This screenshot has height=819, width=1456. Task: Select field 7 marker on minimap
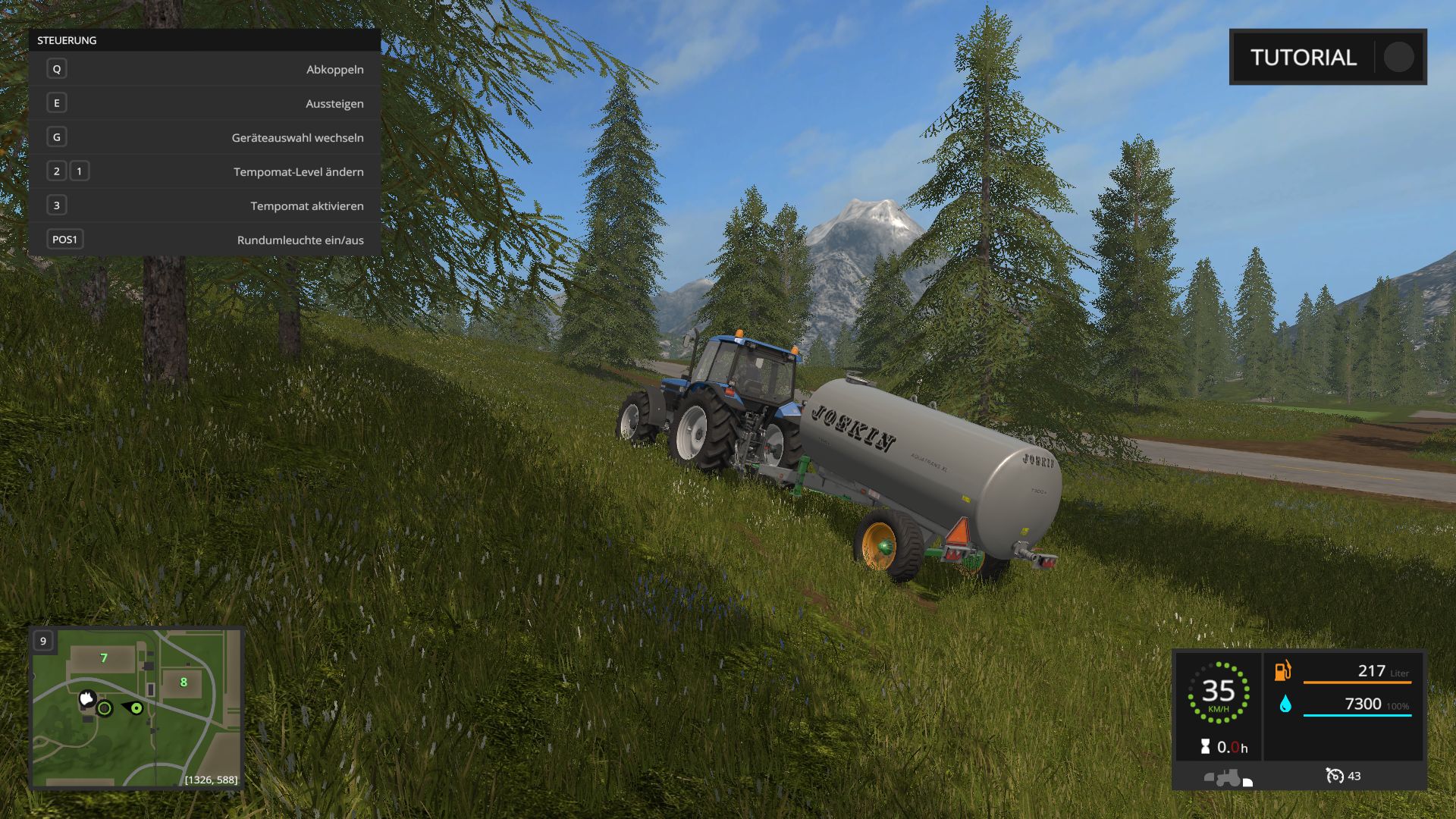(x=104, y=658)
